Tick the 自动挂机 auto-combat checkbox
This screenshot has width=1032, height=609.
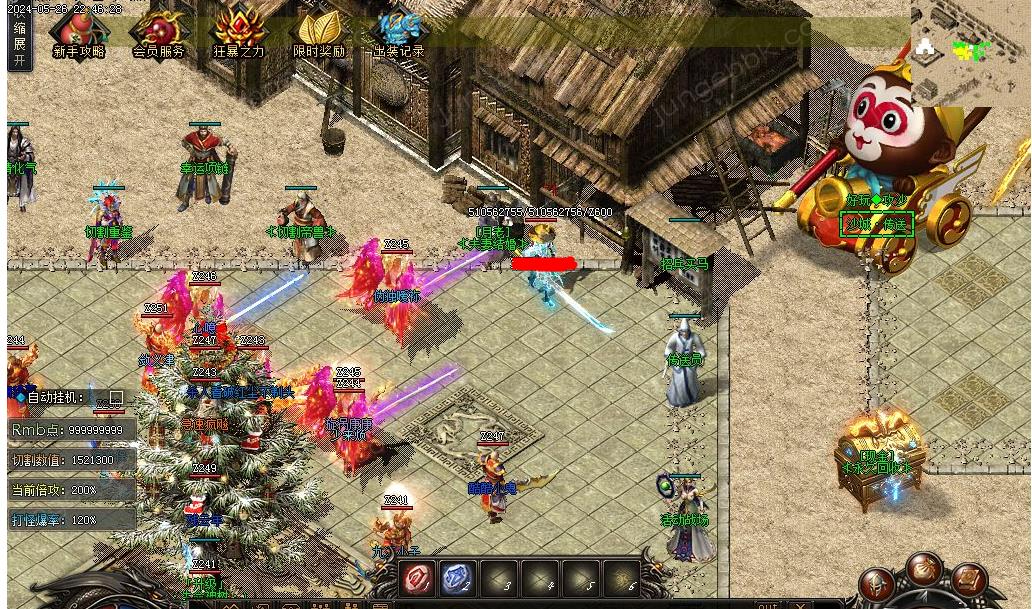pyautogui.click(x=116, y=398)
